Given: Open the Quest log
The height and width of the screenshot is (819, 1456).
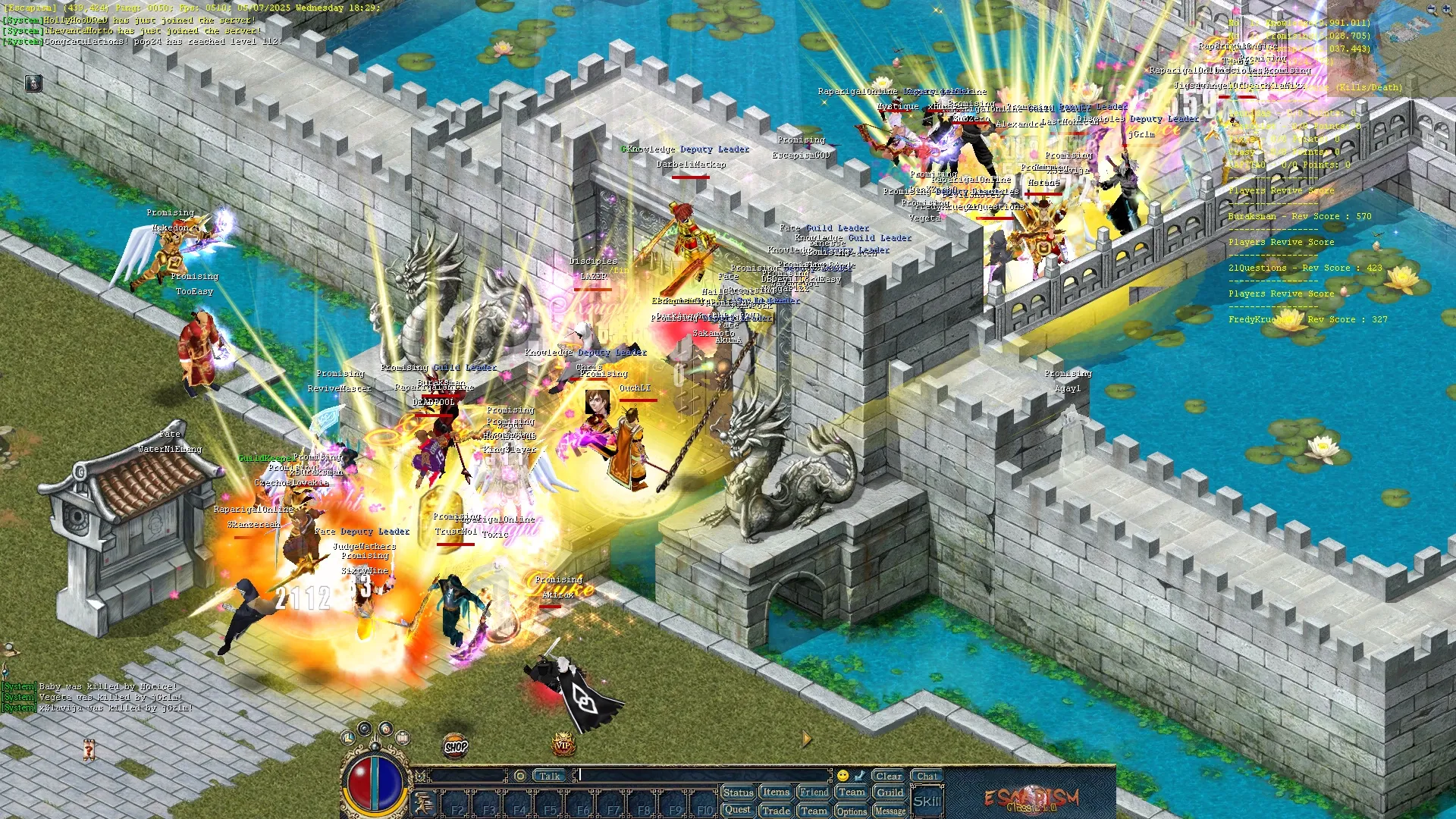Looking at the screenshot, I should (x=737, y=810).
